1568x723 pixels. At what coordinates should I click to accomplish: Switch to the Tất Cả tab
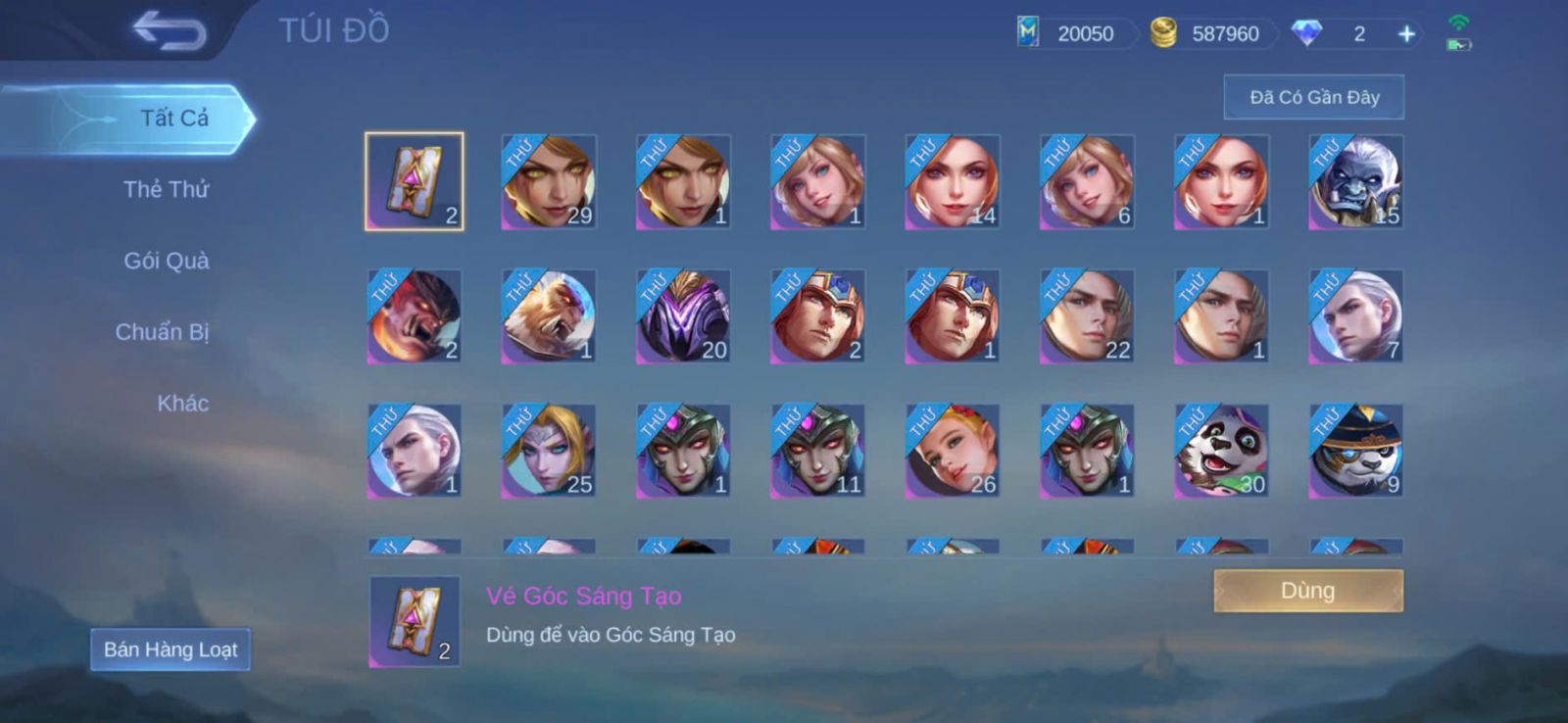click(173, 119)
